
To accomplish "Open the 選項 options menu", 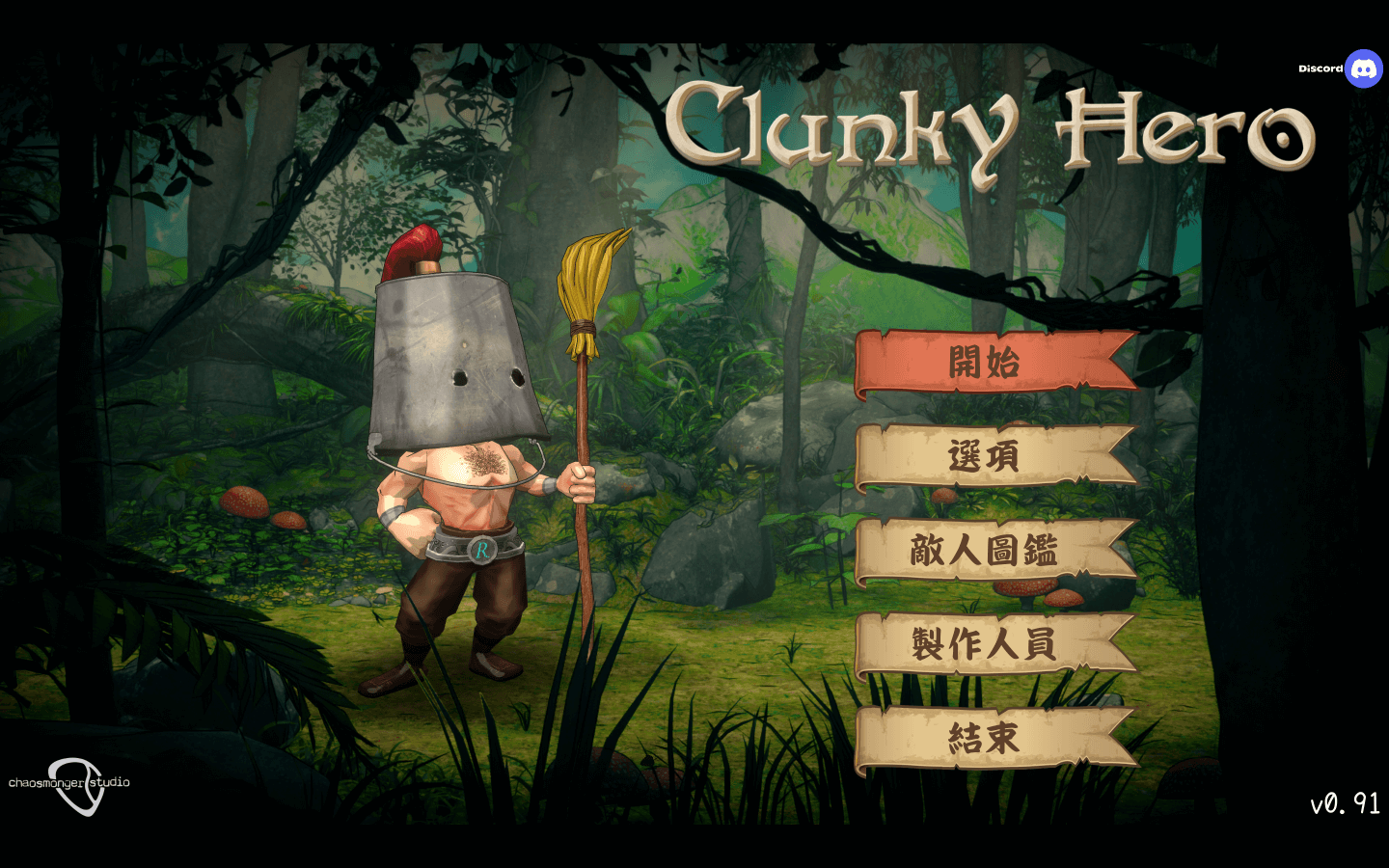I will pyautogui.click(x=986, y=456).
